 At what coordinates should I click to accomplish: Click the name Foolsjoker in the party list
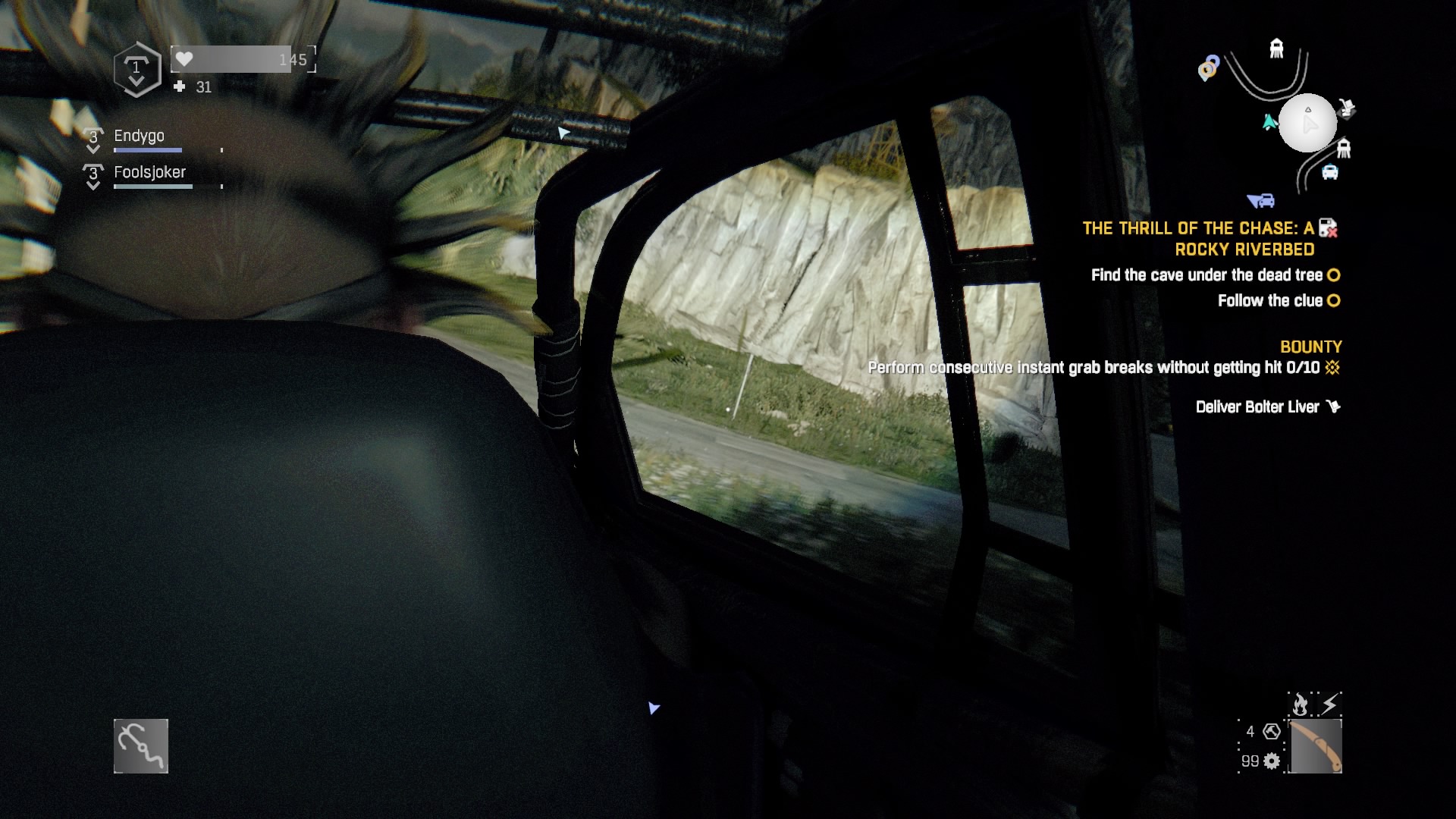point(149,172)
